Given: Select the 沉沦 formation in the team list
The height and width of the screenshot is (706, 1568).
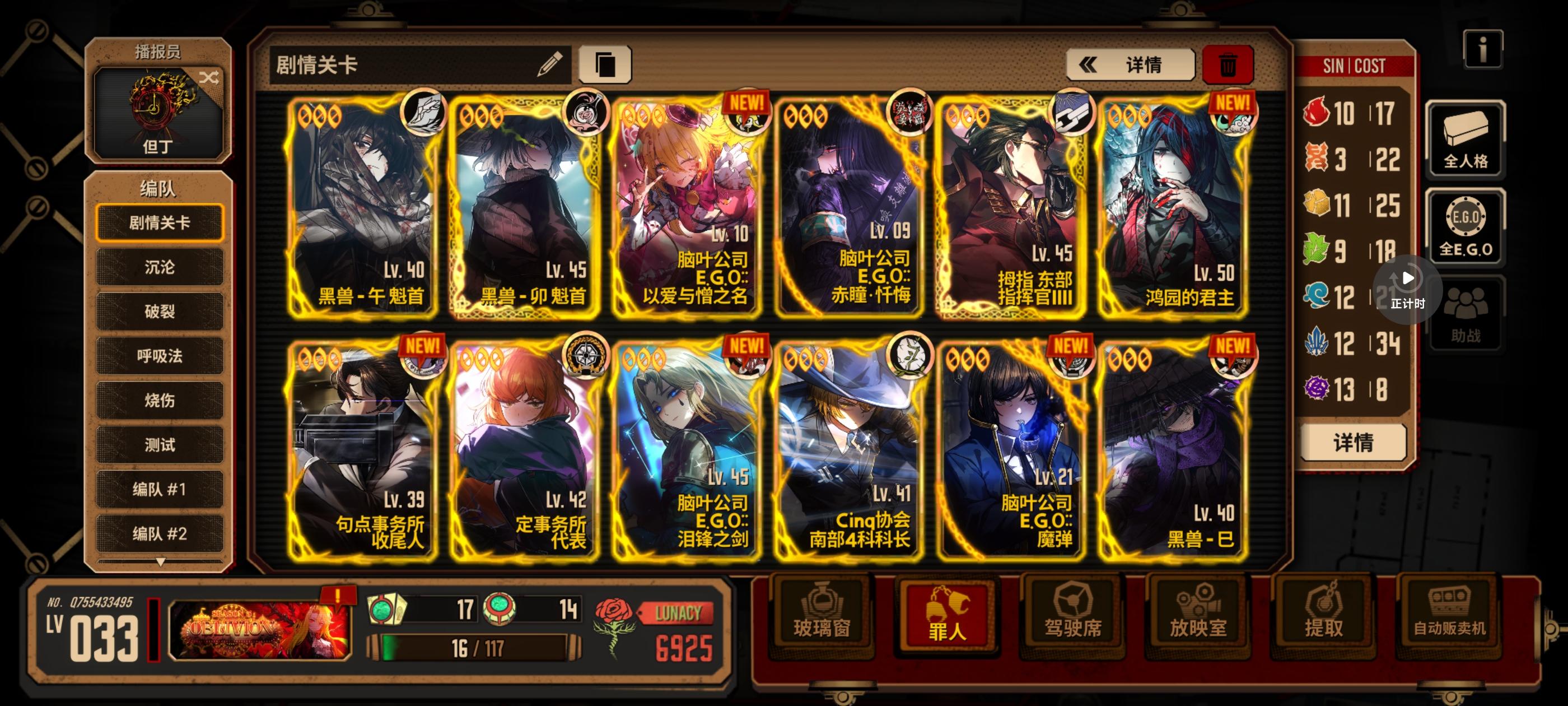Looking at the screenshot, I should [x=160, y=267].
